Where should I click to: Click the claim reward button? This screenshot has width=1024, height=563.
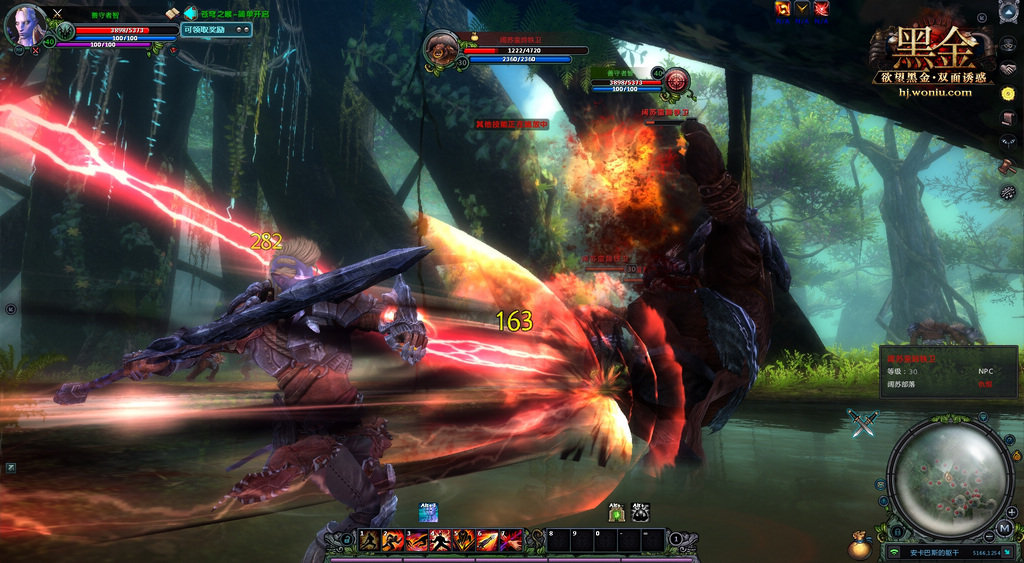pyautogui.click(x=207, y=30)
